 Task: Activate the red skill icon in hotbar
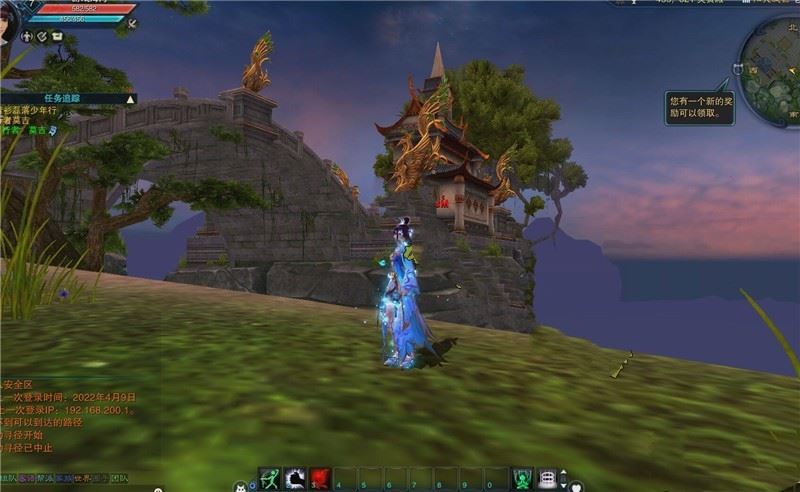pos(319,478)
